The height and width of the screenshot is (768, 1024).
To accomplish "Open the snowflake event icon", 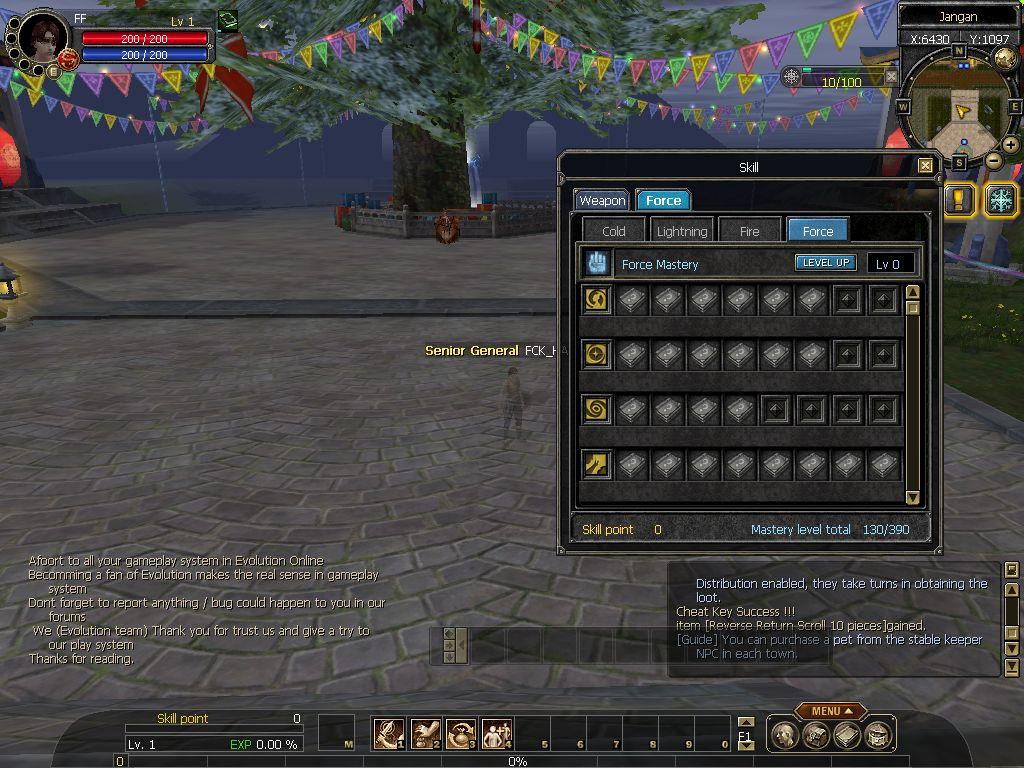I will (x=1000, y=199).
